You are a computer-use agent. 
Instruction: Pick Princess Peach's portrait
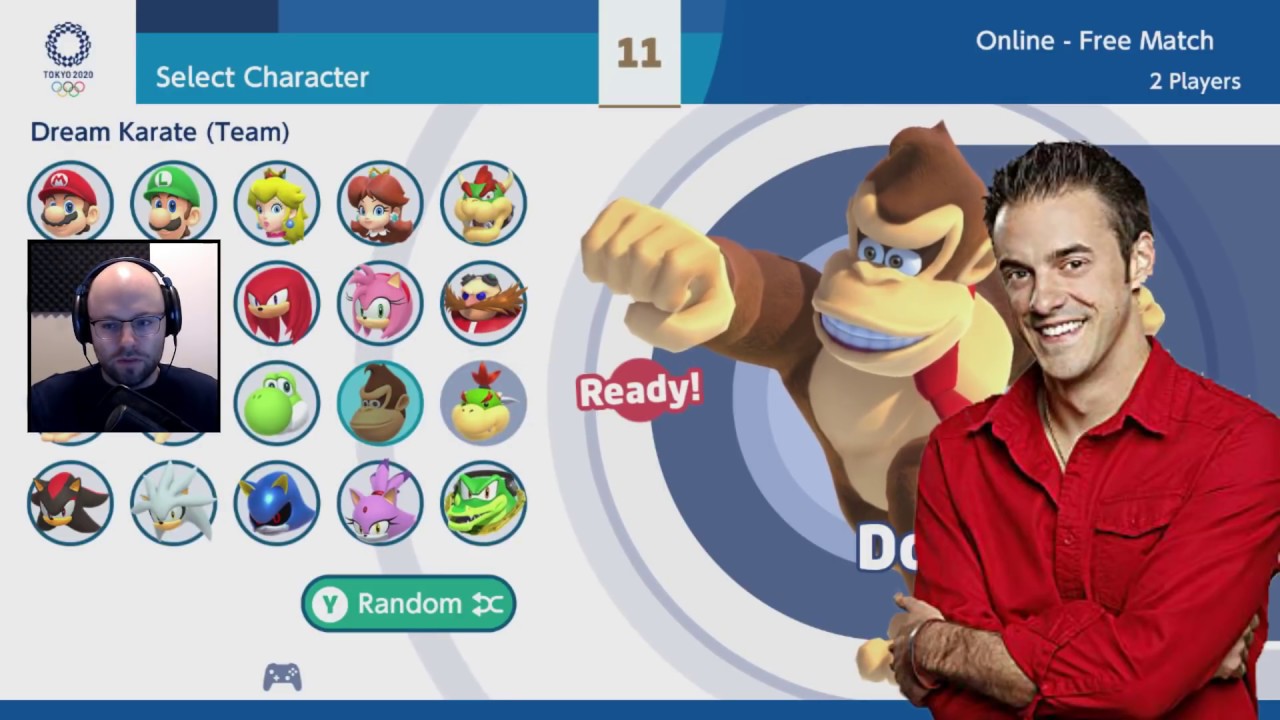coord(277,203)
